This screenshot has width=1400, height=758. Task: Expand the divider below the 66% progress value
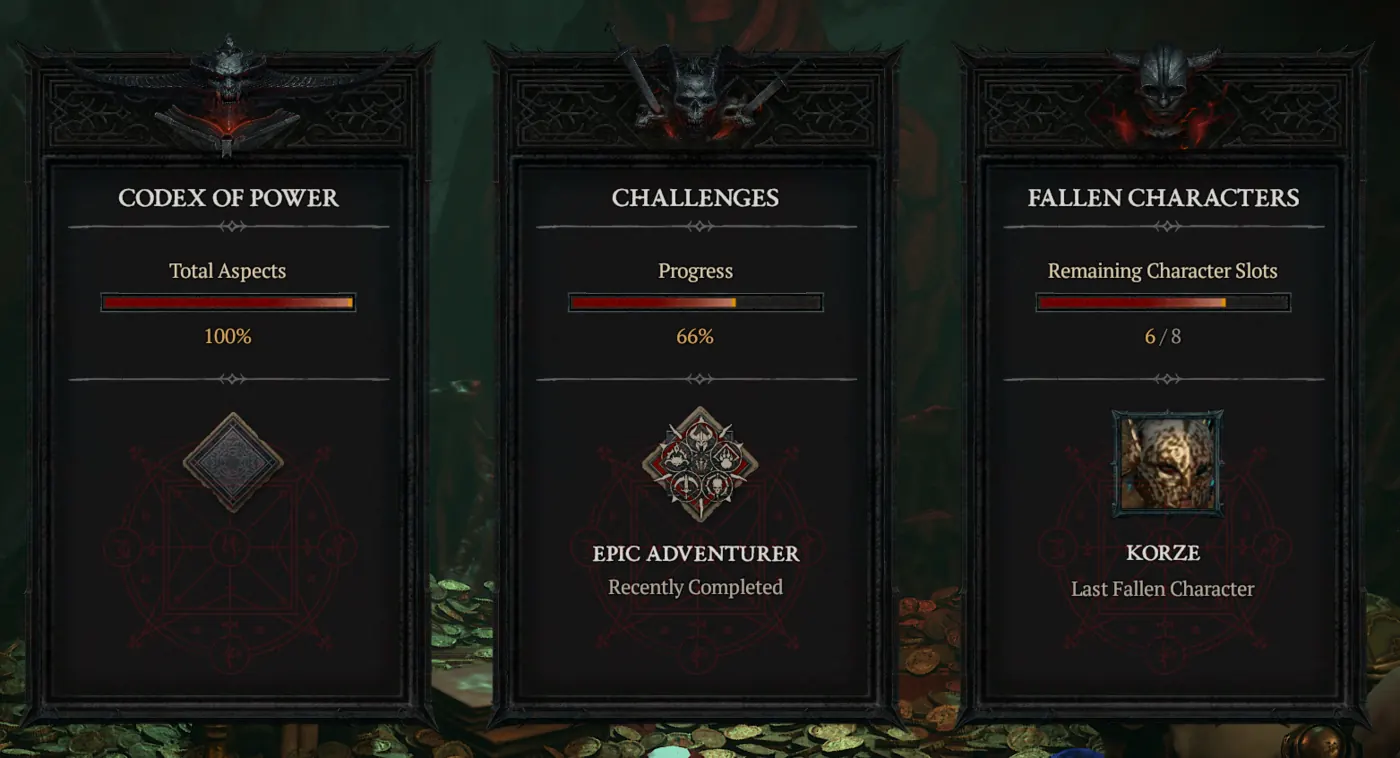pos(694,378)
